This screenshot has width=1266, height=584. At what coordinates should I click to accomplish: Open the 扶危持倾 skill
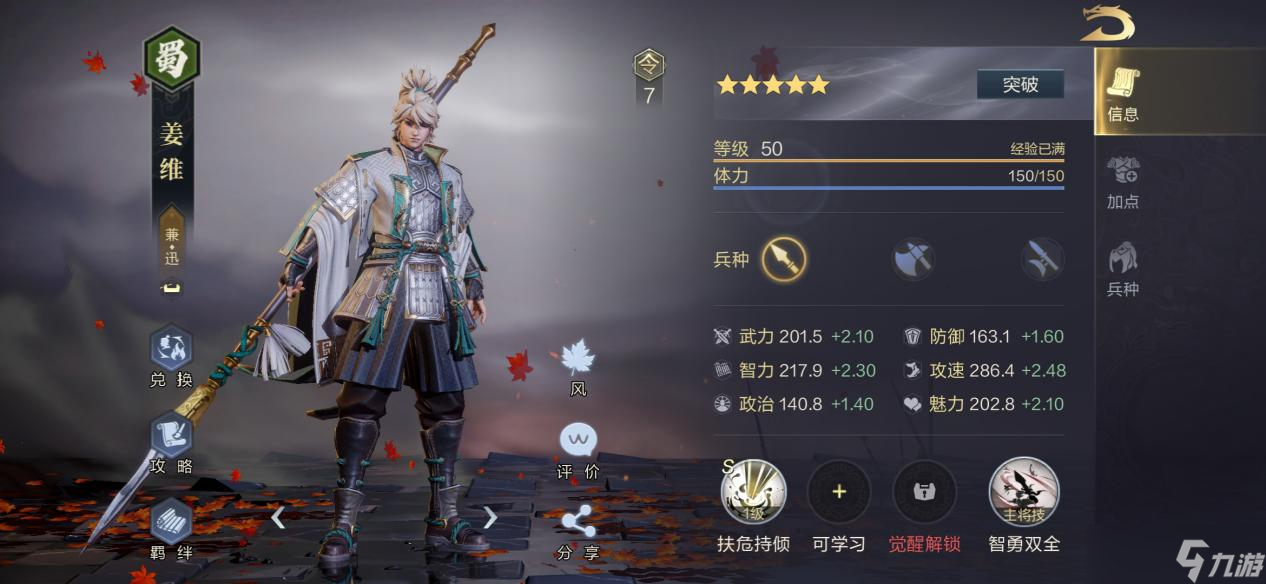753,492
